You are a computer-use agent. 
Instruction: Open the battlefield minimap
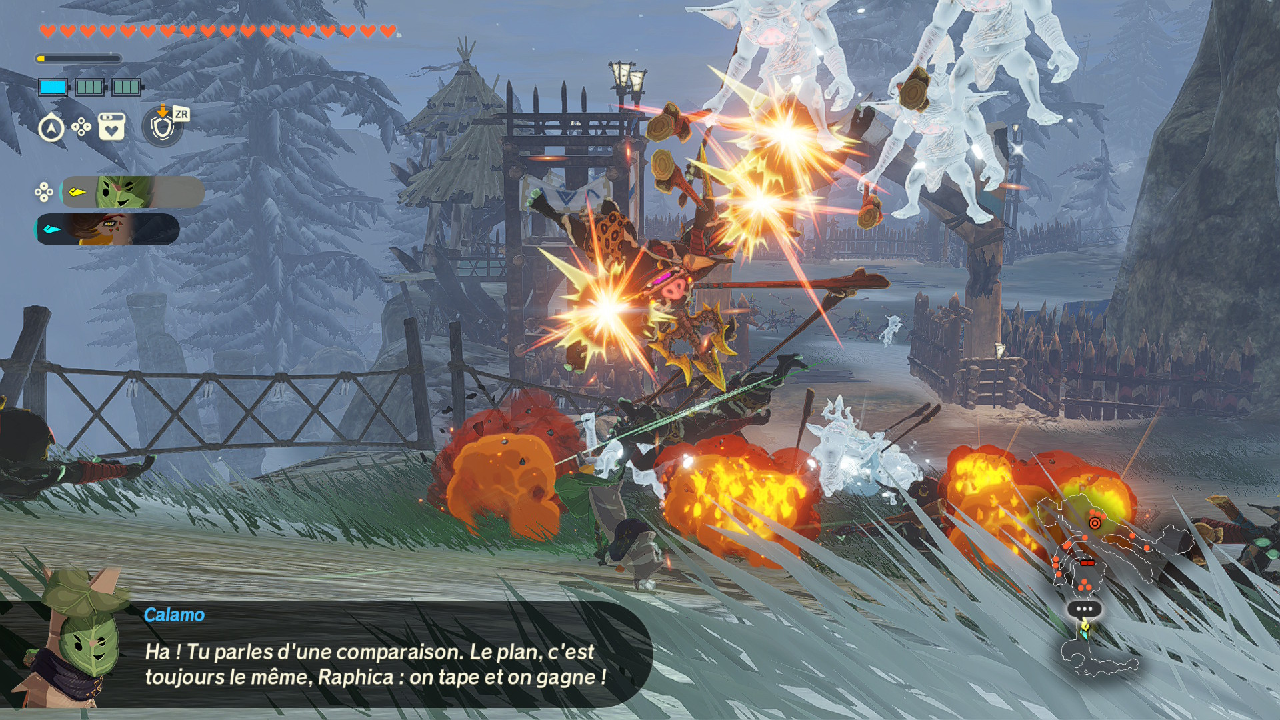pyautogui.click(x=1110, y=580)
